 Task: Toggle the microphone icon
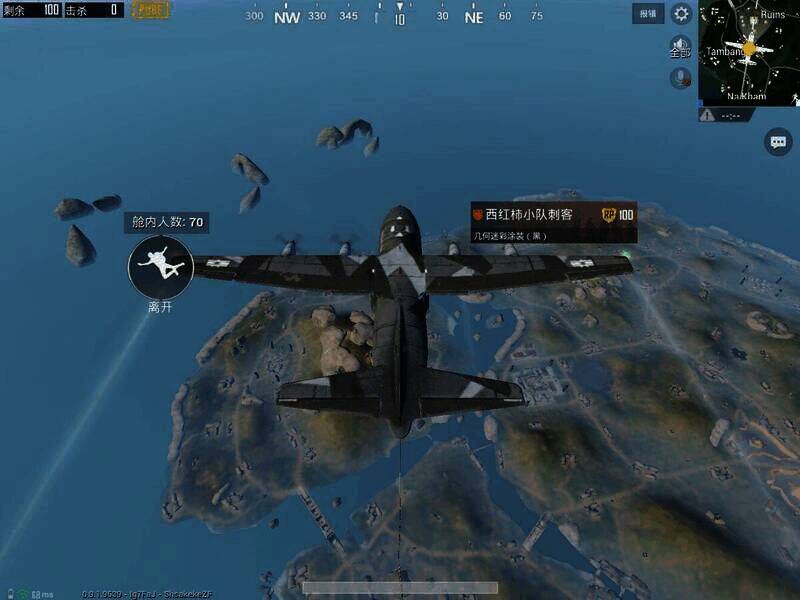(x=681, y=78)
